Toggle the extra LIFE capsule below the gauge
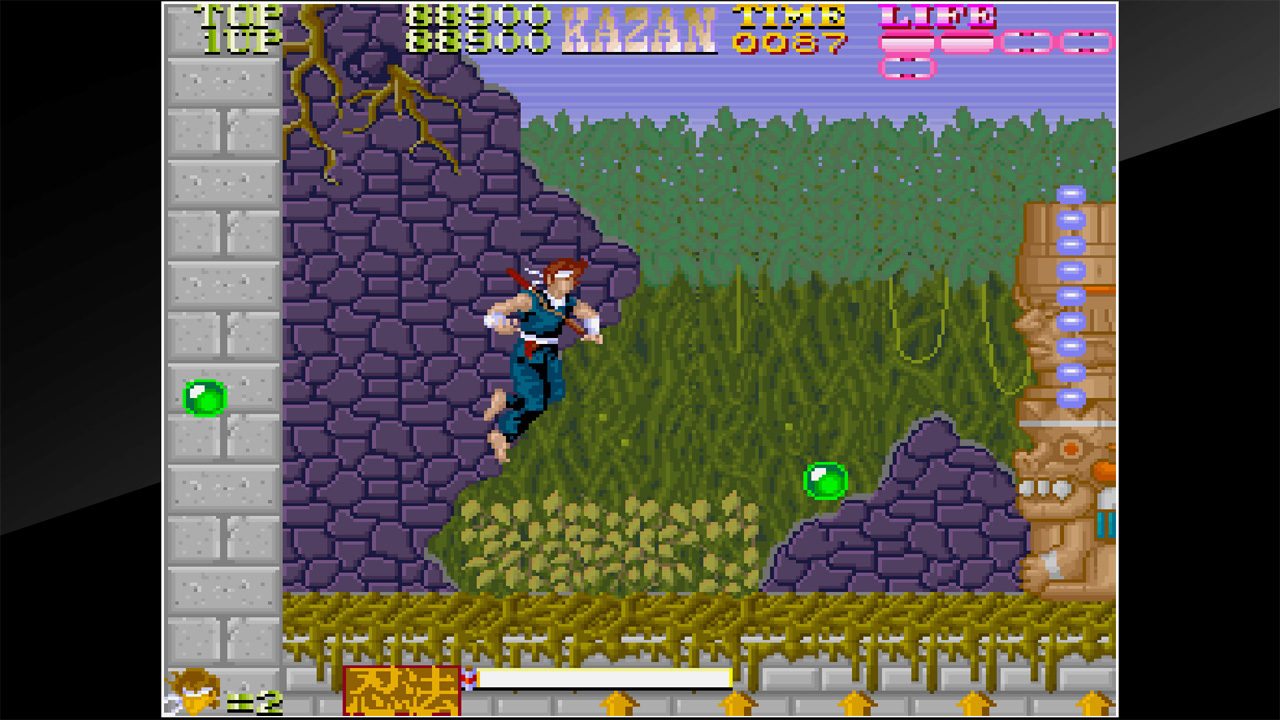 (908, 70)
